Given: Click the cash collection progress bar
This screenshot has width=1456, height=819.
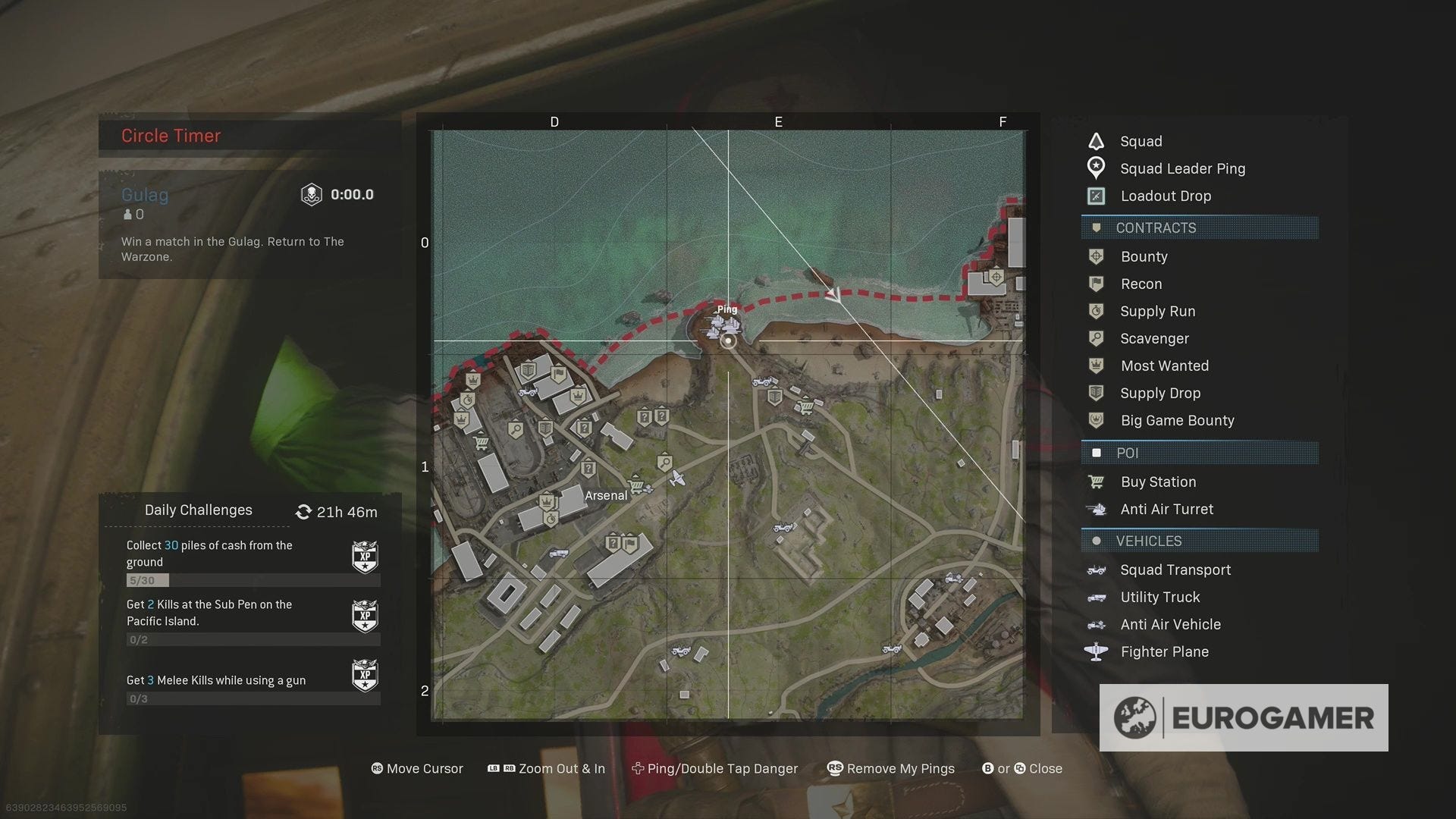Looking at the screenshot, I should click(253, 580).
